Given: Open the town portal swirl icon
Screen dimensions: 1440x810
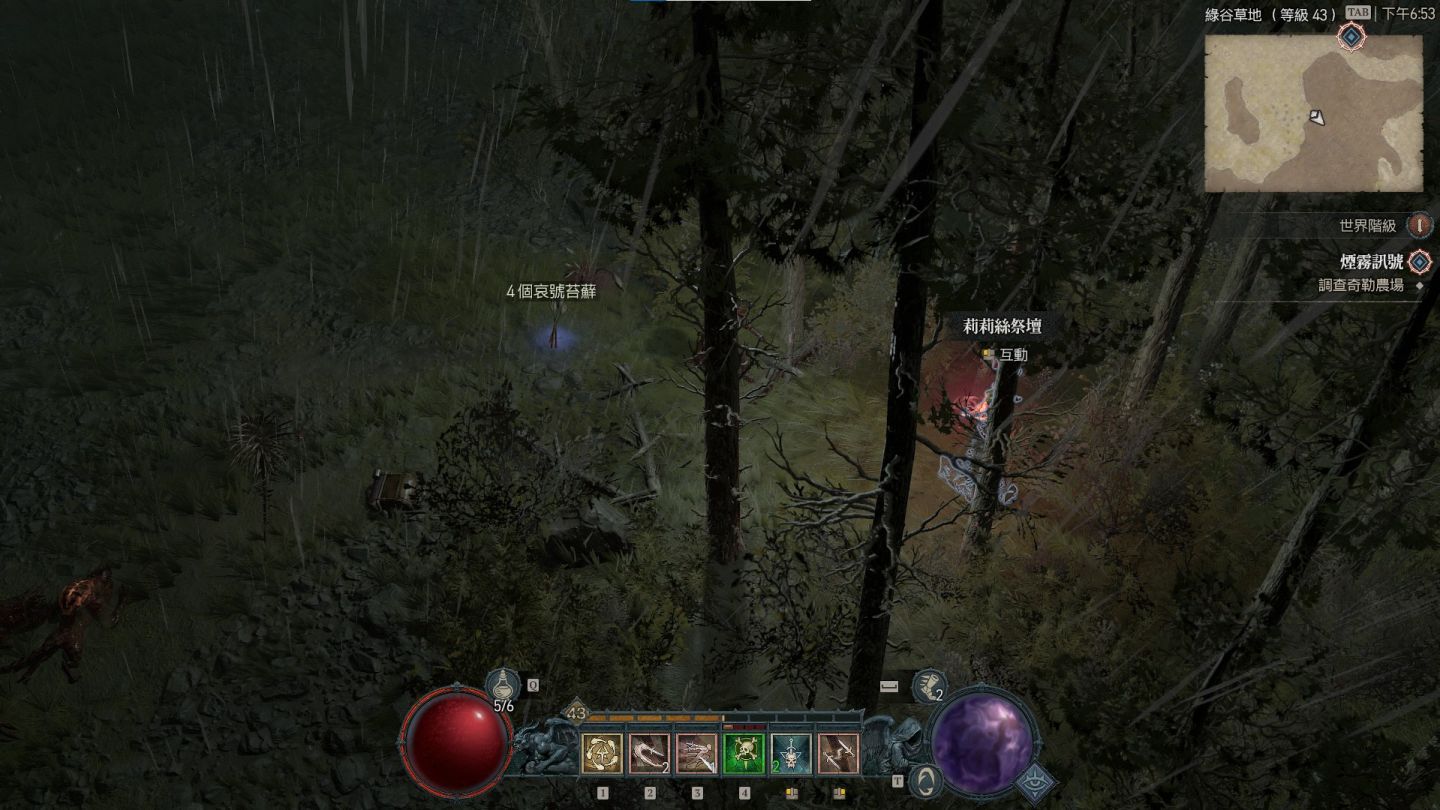Looking at the screenshot, I should 927,779.
